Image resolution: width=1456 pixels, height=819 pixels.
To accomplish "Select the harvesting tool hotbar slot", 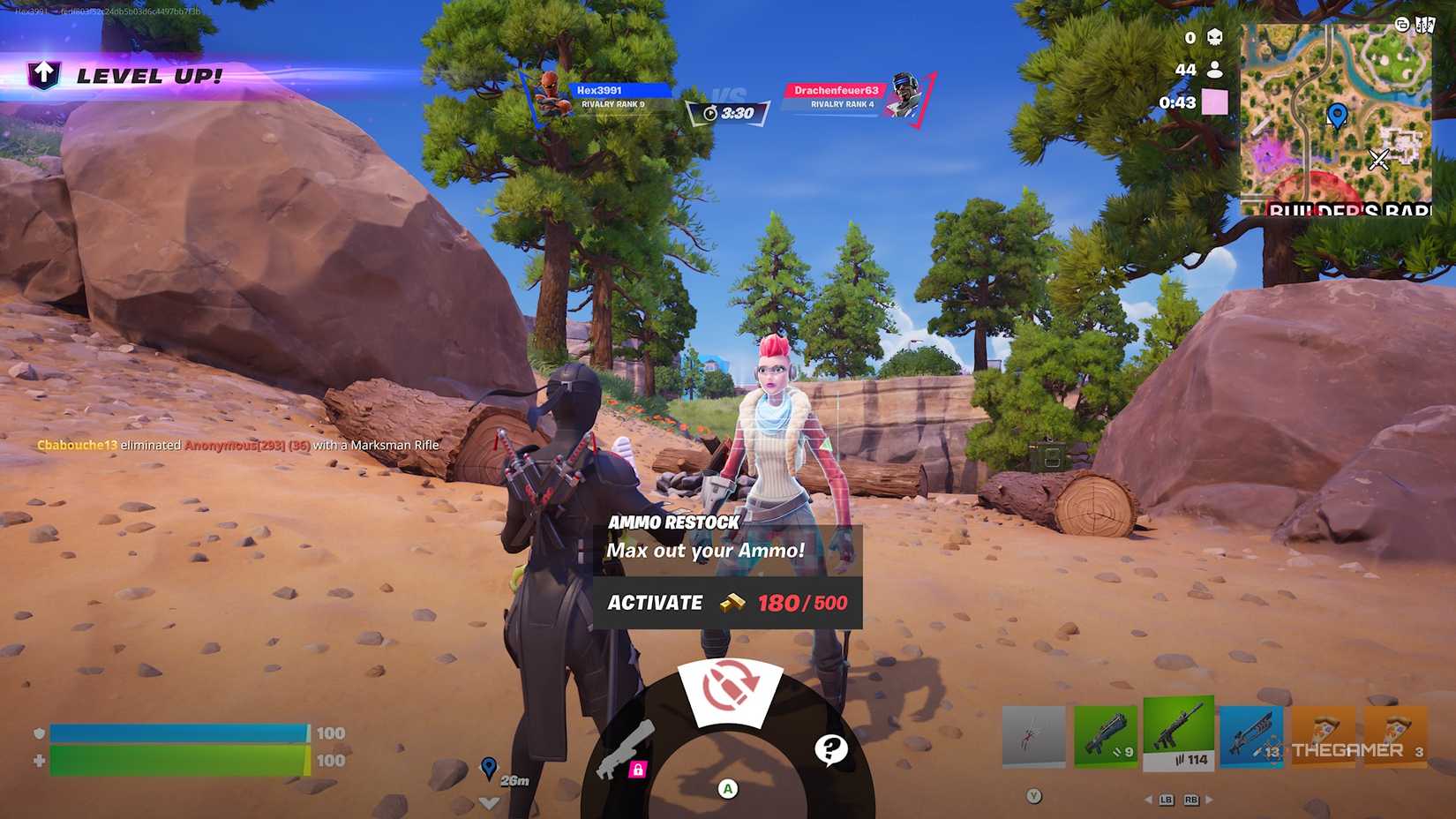I will (1033, 734).
